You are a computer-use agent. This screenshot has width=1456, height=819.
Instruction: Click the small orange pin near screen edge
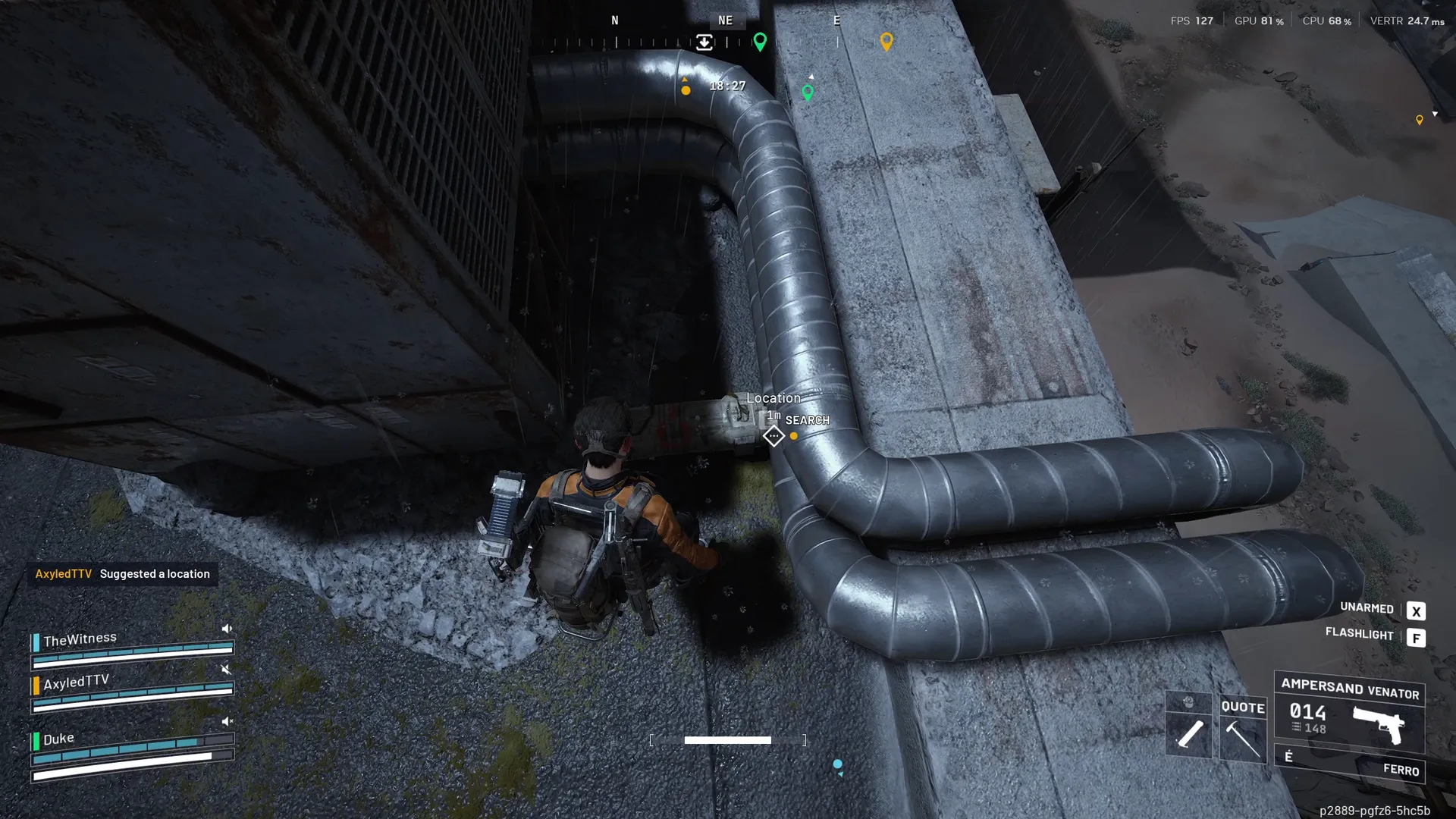[x=1420, y=120]
